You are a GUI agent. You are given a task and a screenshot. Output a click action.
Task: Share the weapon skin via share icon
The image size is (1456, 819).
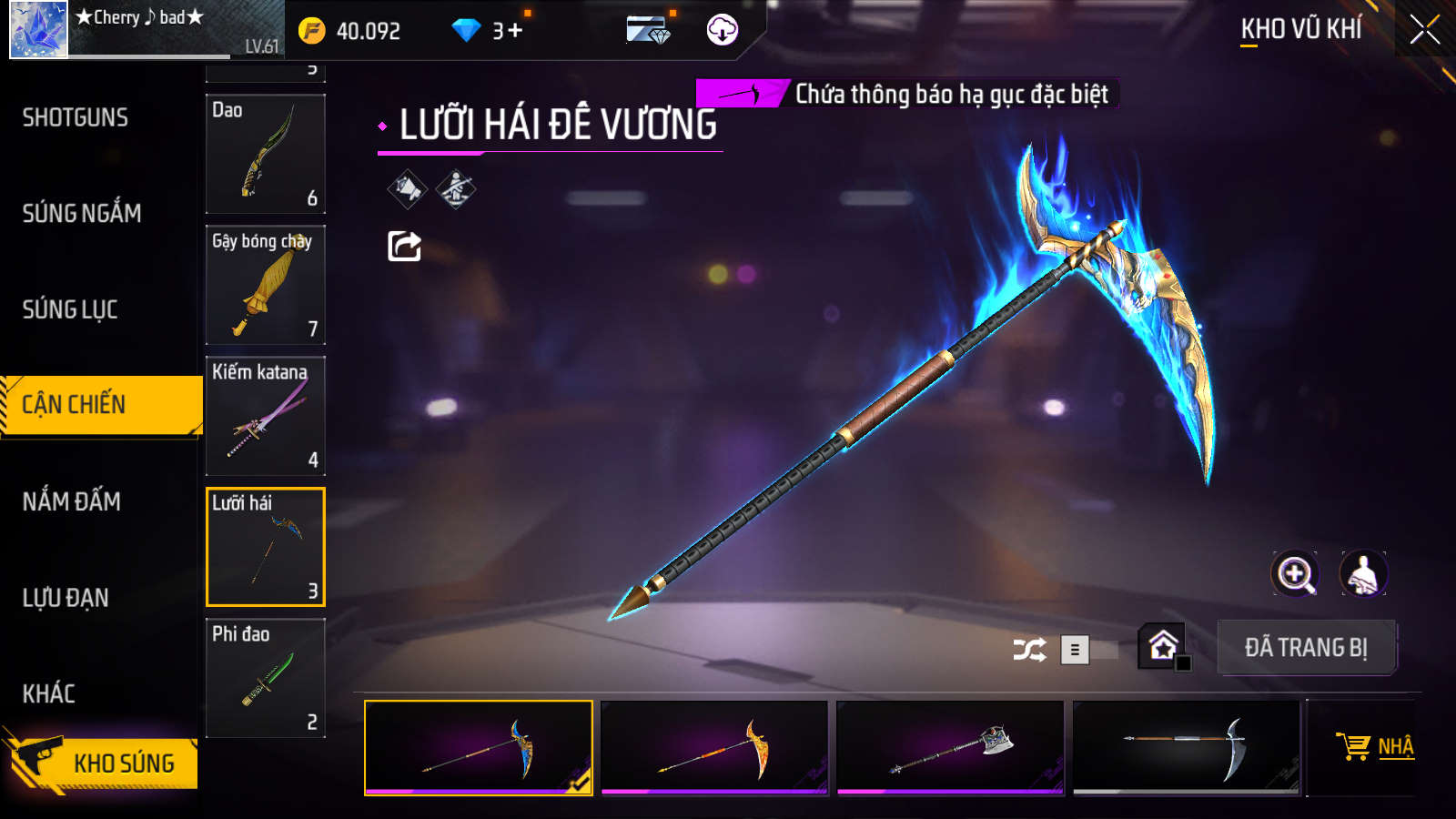tap(405, 246)
